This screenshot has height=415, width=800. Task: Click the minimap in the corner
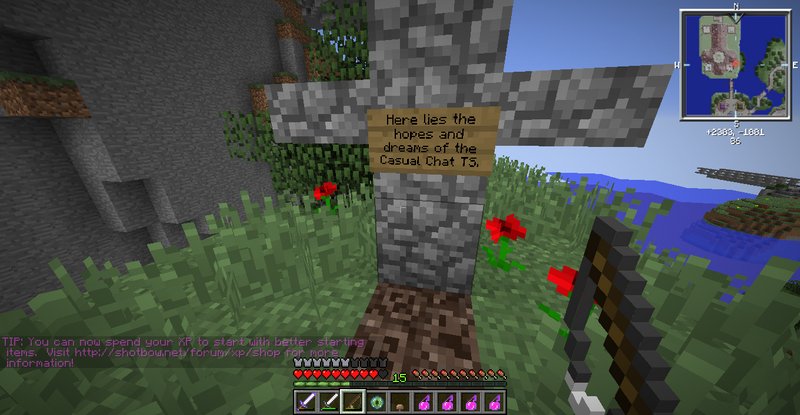(734, 64)
